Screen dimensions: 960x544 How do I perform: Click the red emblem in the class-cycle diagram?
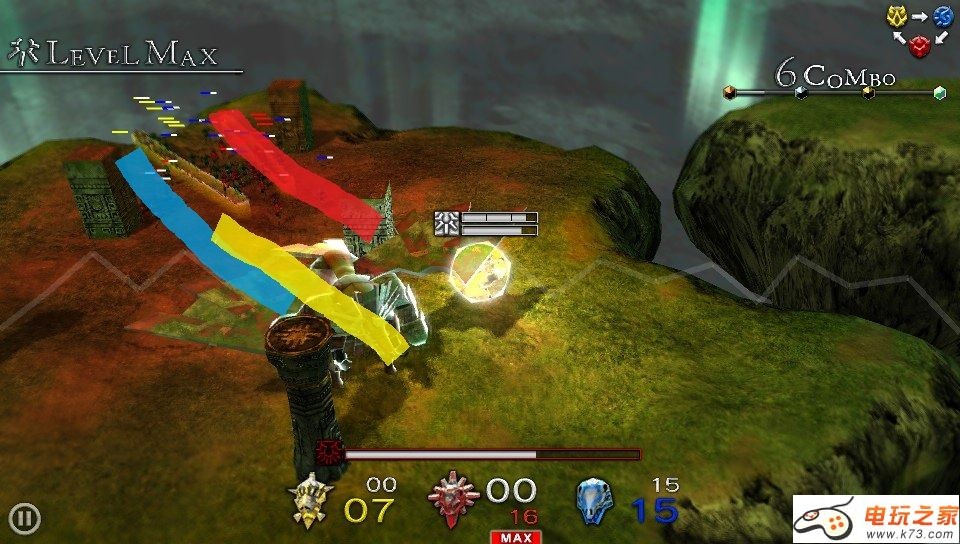919,45
